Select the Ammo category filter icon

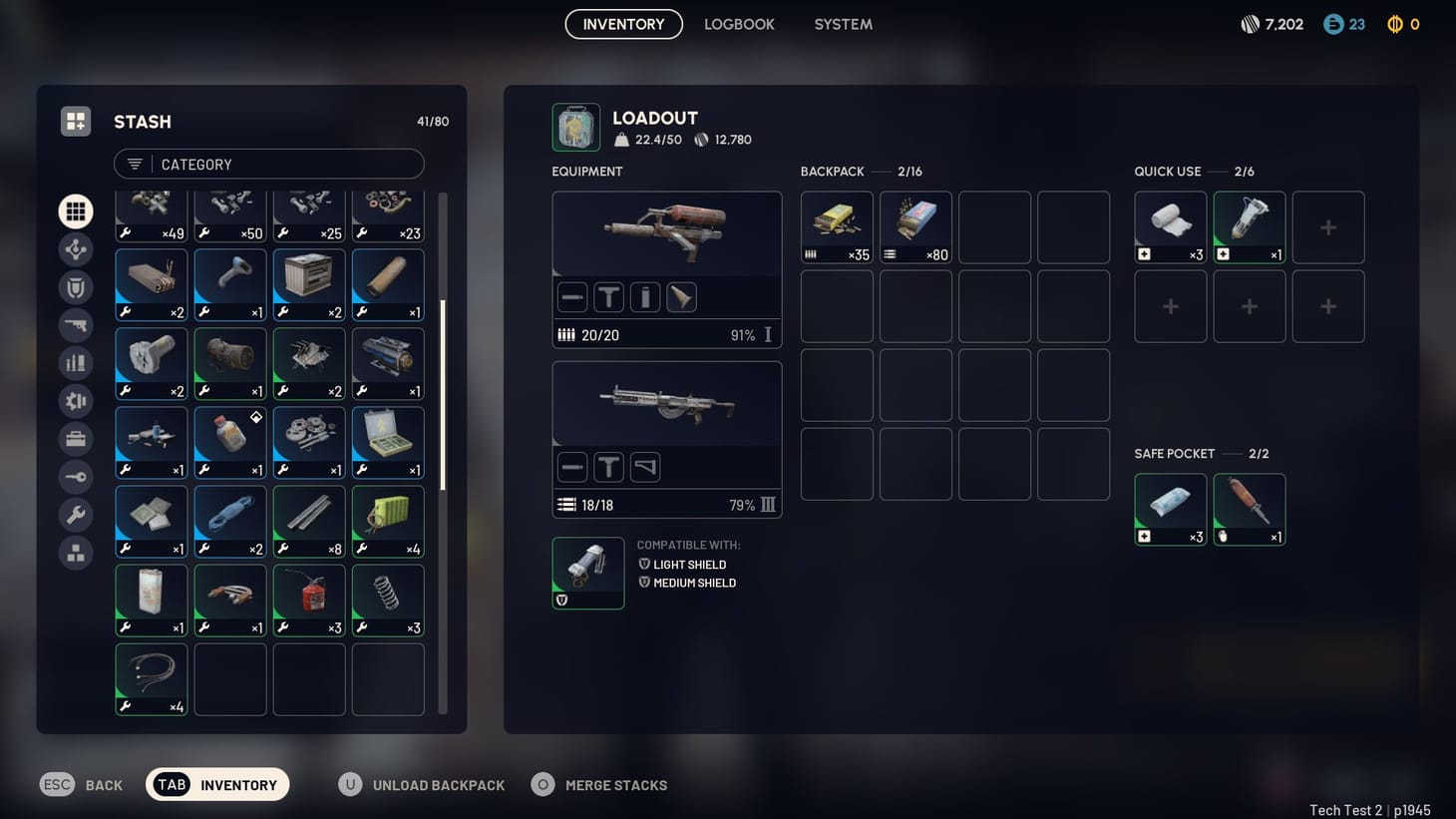[x=76, y=362]
